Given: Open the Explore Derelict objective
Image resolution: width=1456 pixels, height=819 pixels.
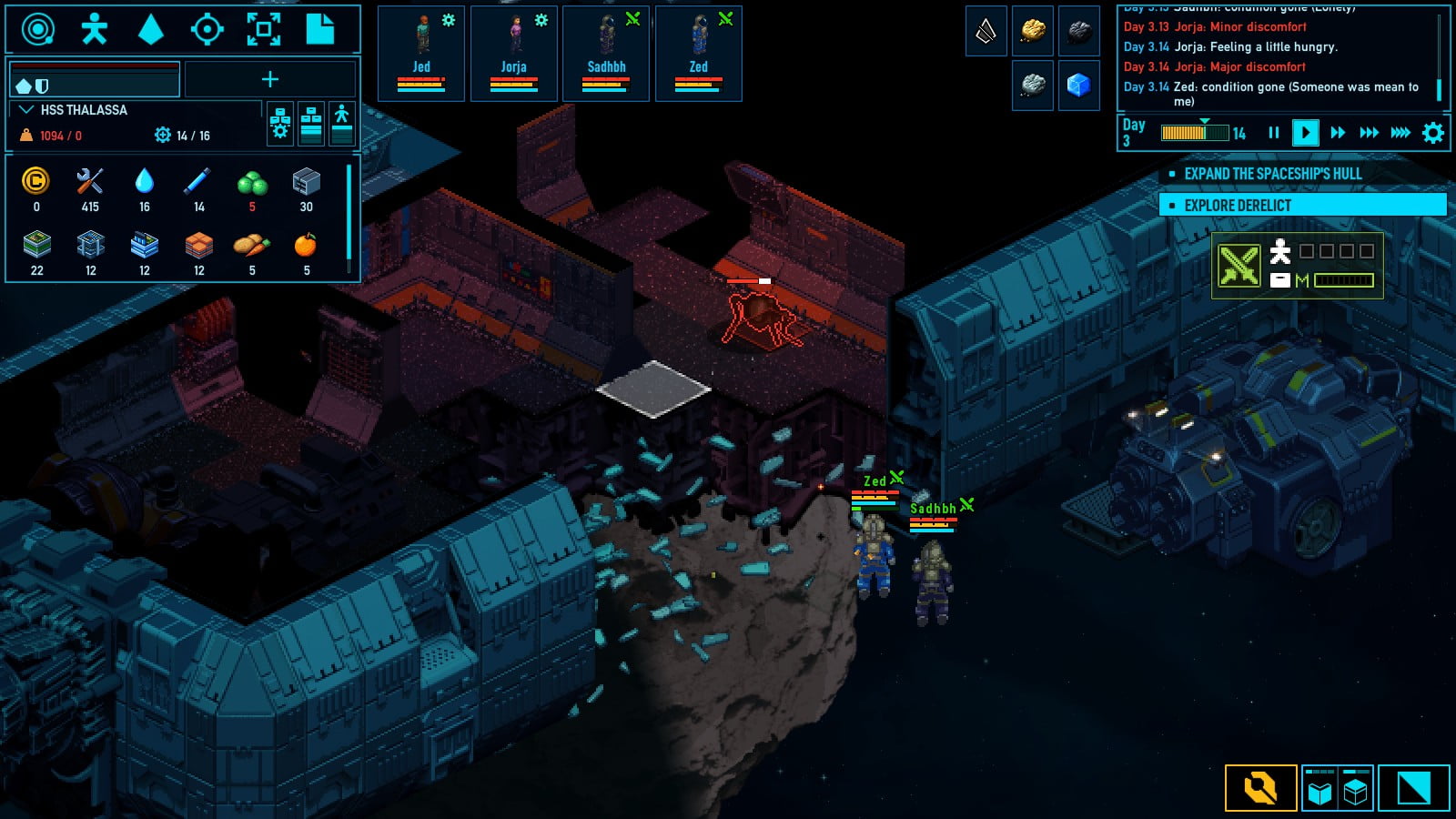Looking at the screenshot, I should 1302,205.
